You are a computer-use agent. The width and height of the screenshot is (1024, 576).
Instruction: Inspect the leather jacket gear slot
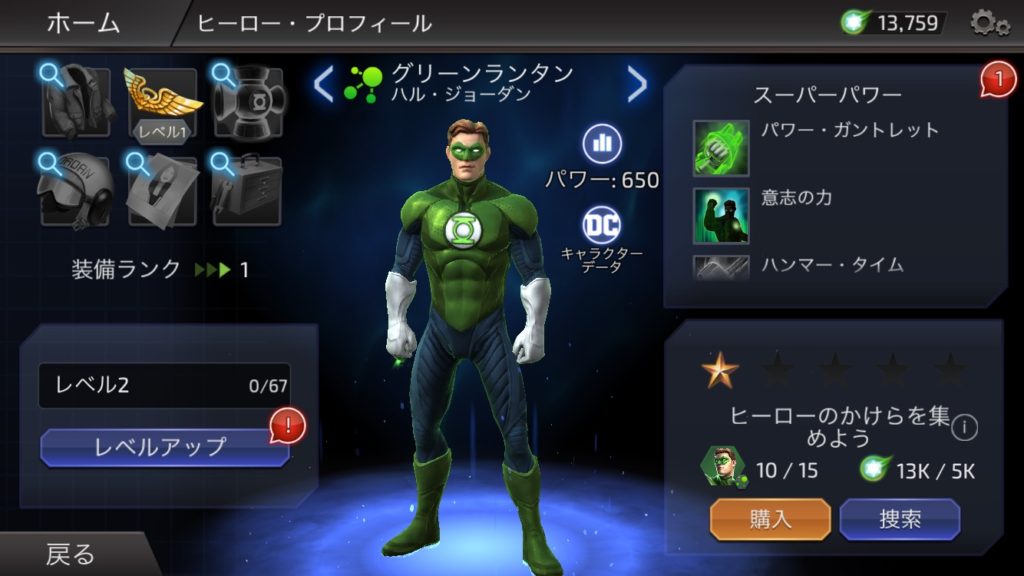coord(76,101)
